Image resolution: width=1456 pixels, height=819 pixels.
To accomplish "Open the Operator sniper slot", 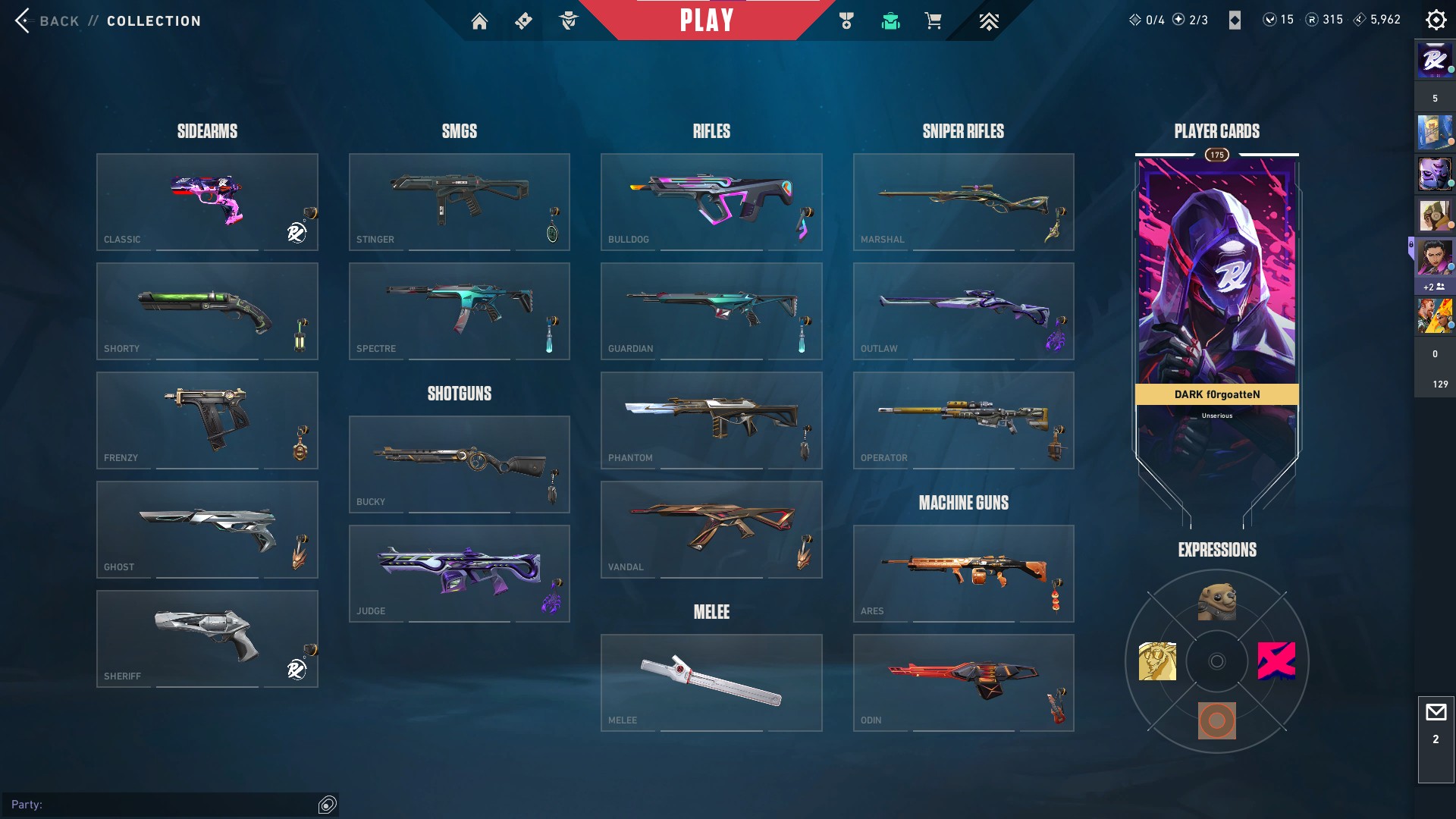I will point(963,420).
